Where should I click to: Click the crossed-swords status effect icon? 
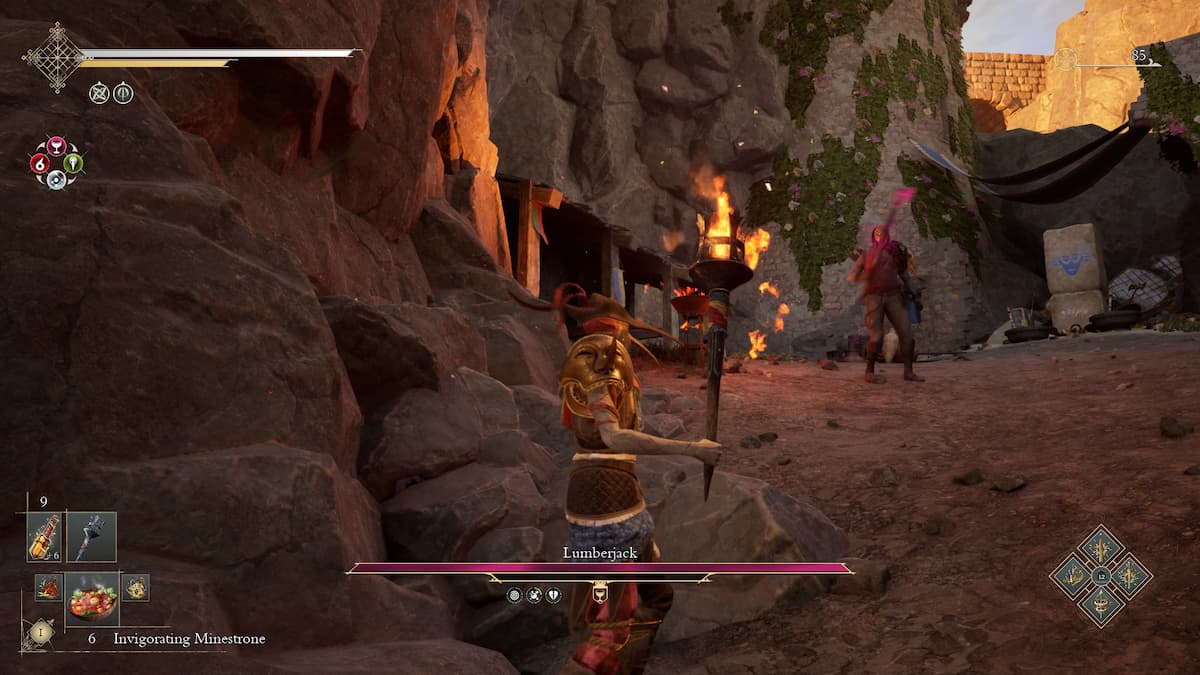pos(98,93)
